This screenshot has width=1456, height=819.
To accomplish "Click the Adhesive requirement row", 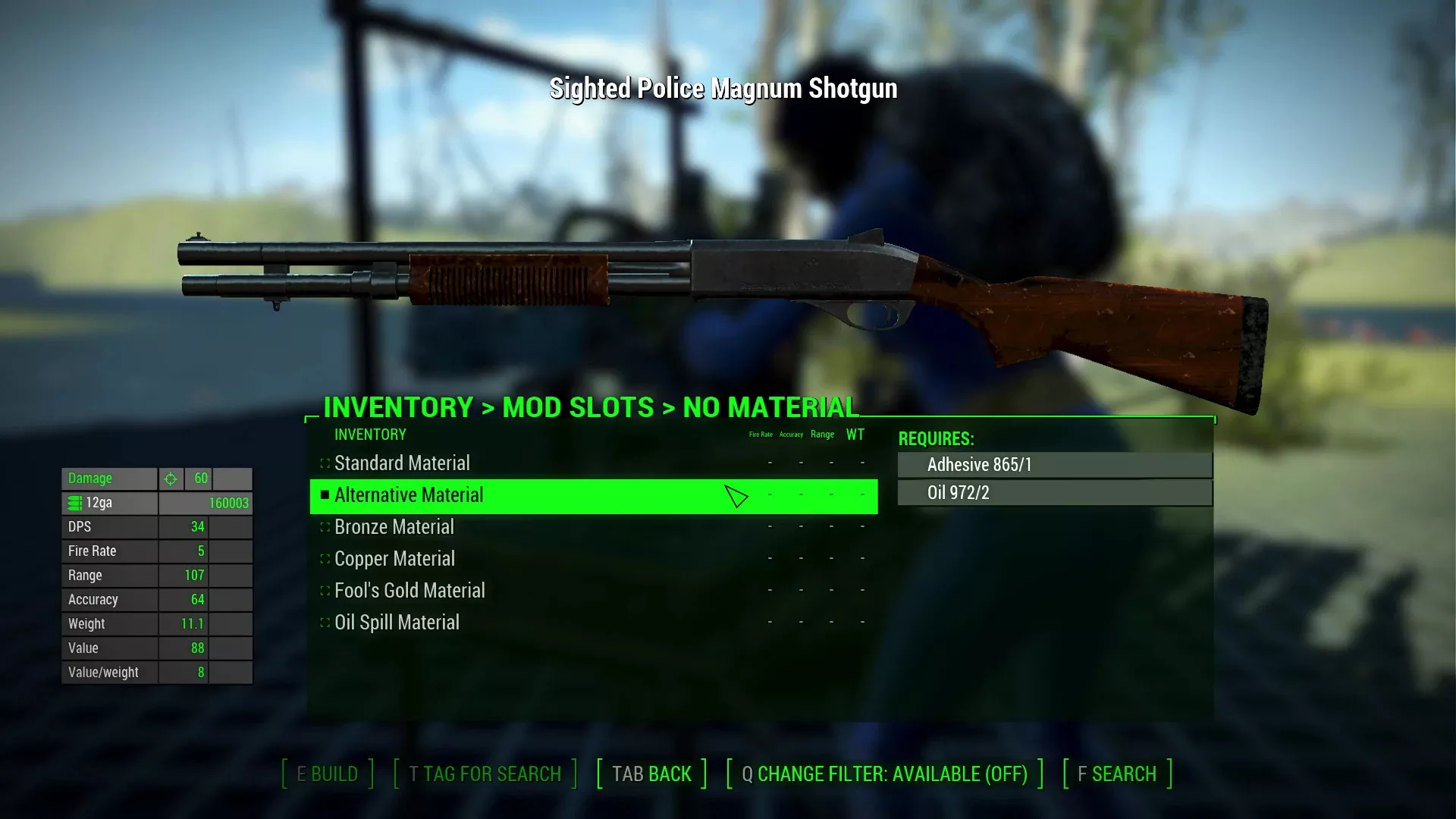I will point(1055,465).
